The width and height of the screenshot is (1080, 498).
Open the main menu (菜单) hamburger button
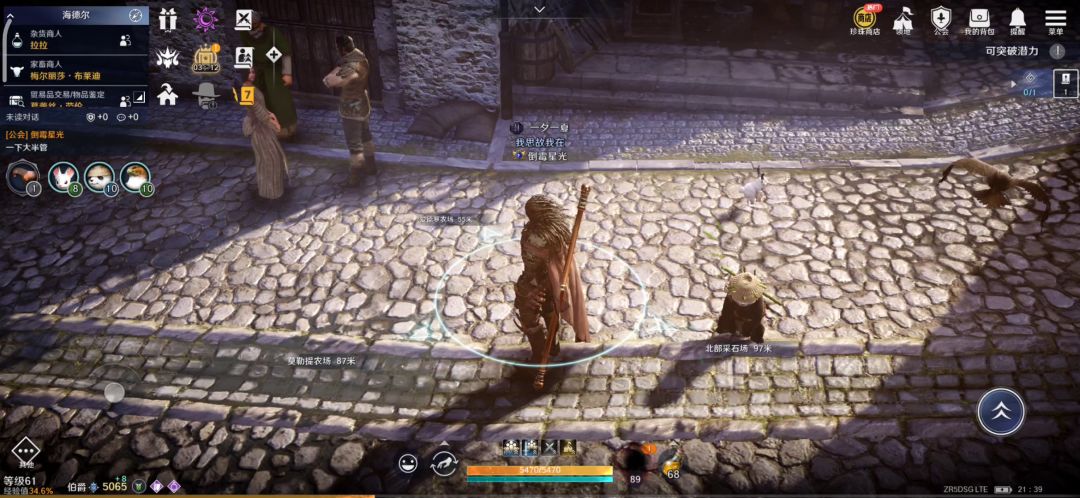pyautogui.click(x=1055, y=19)
